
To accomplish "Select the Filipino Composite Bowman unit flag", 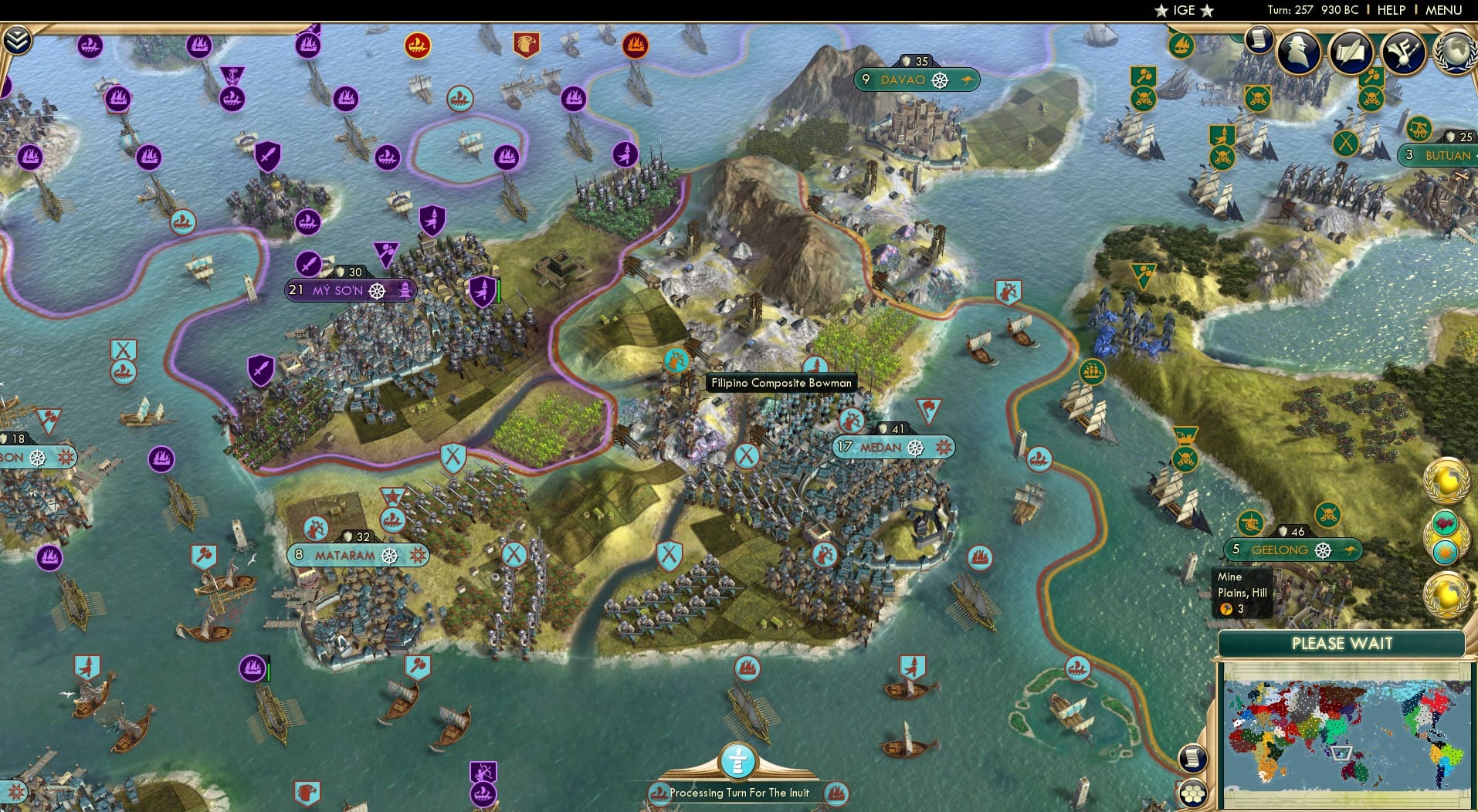I will click(676, 359).
